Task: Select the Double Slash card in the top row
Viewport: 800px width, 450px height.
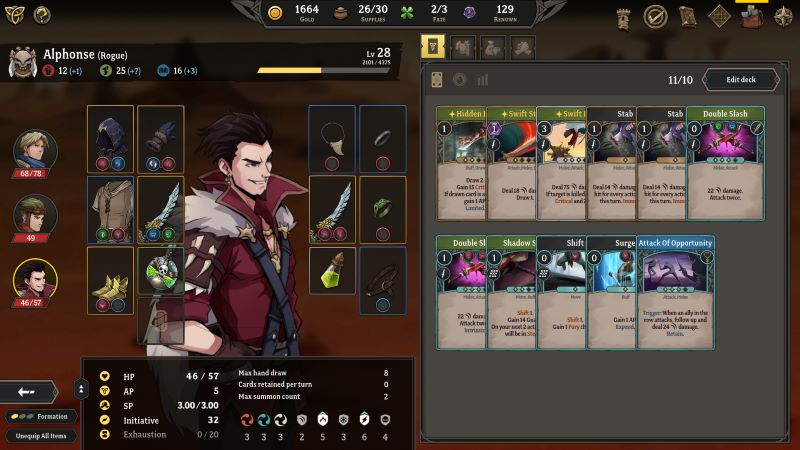Action: pyautogui.click(x=725, y=163)
